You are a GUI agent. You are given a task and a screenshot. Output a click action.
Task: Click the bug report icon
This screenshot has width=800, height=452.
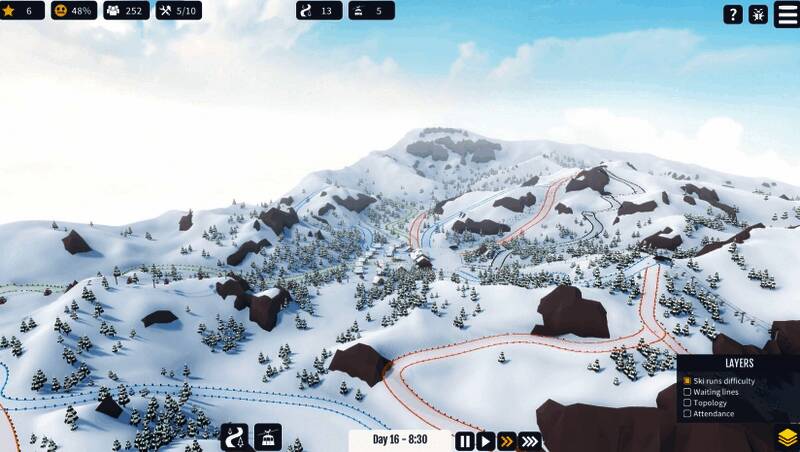tap(758, 14)
